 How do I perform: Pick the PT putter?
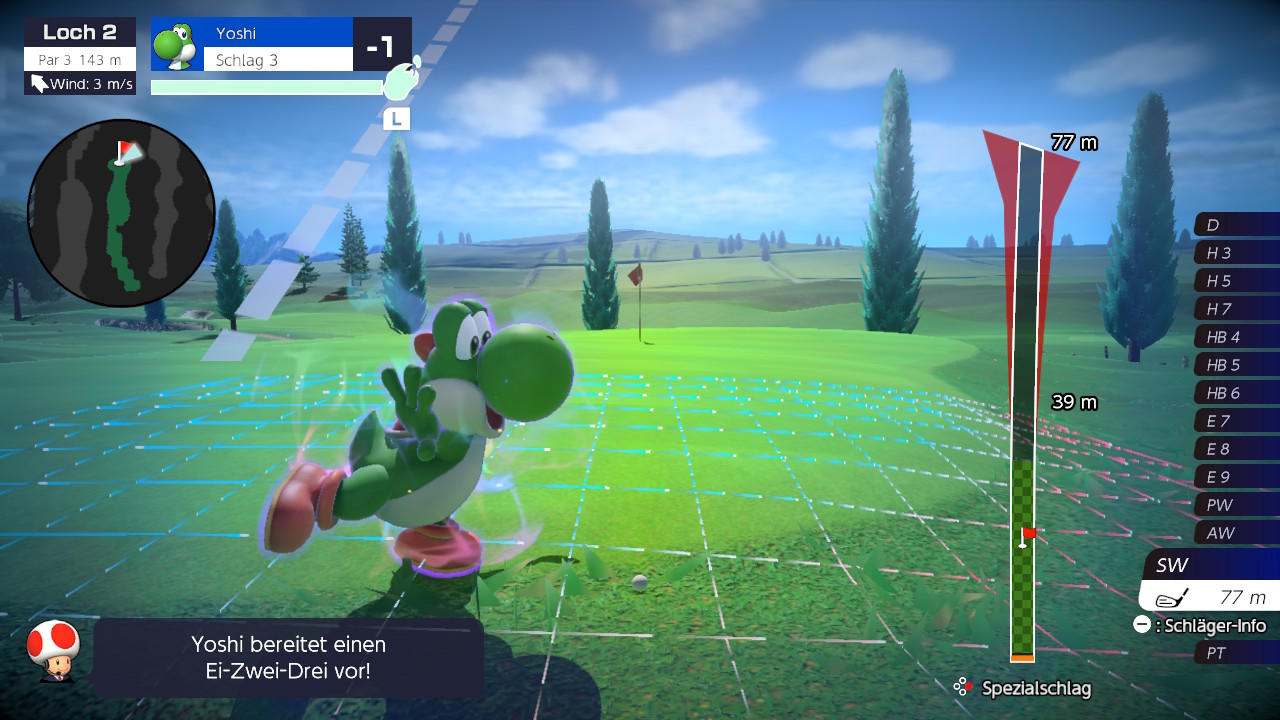[1236, 653]
